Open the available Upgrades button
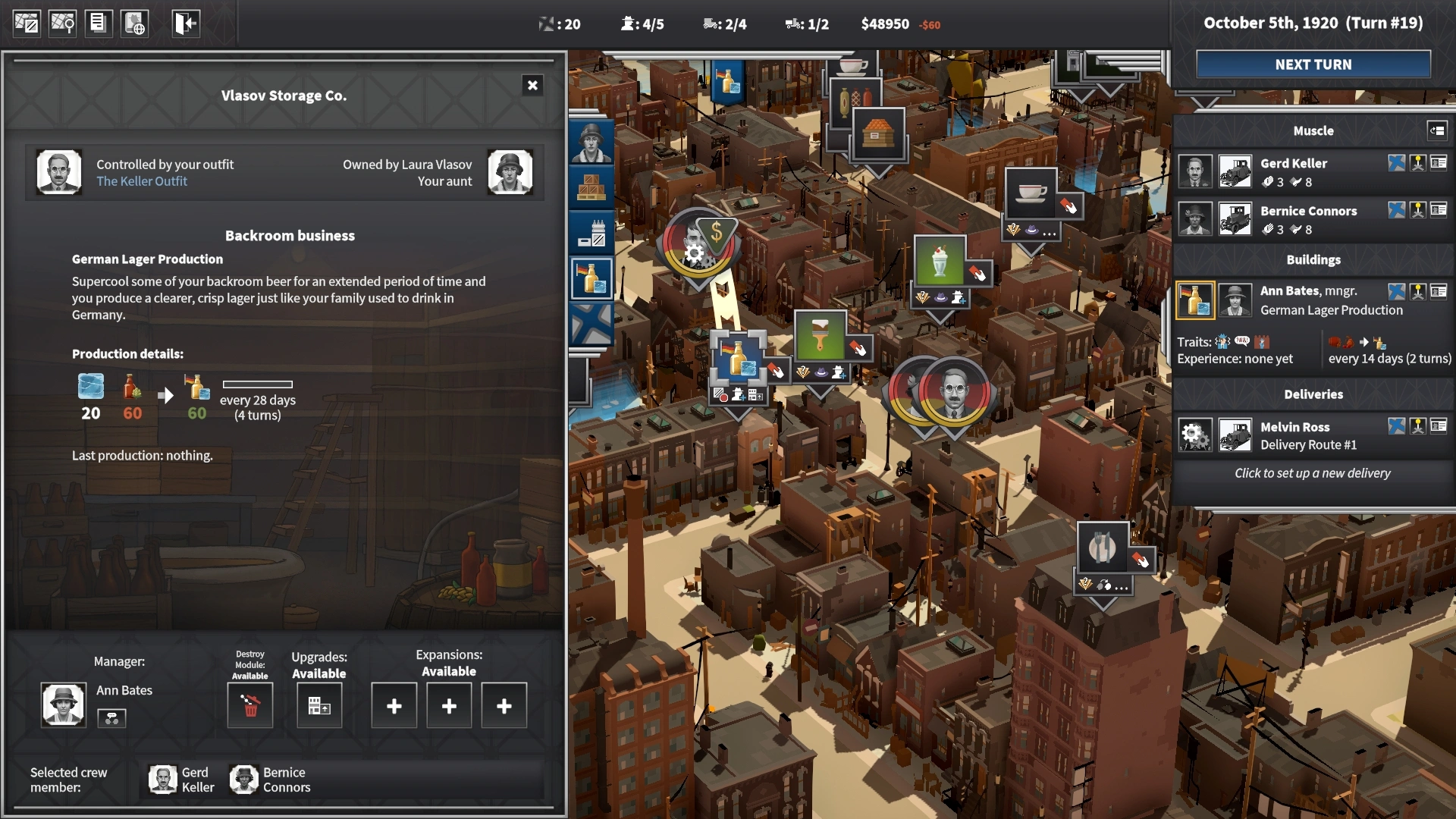This screenshot has width=1456, height=819. click(x=319, y=706)
